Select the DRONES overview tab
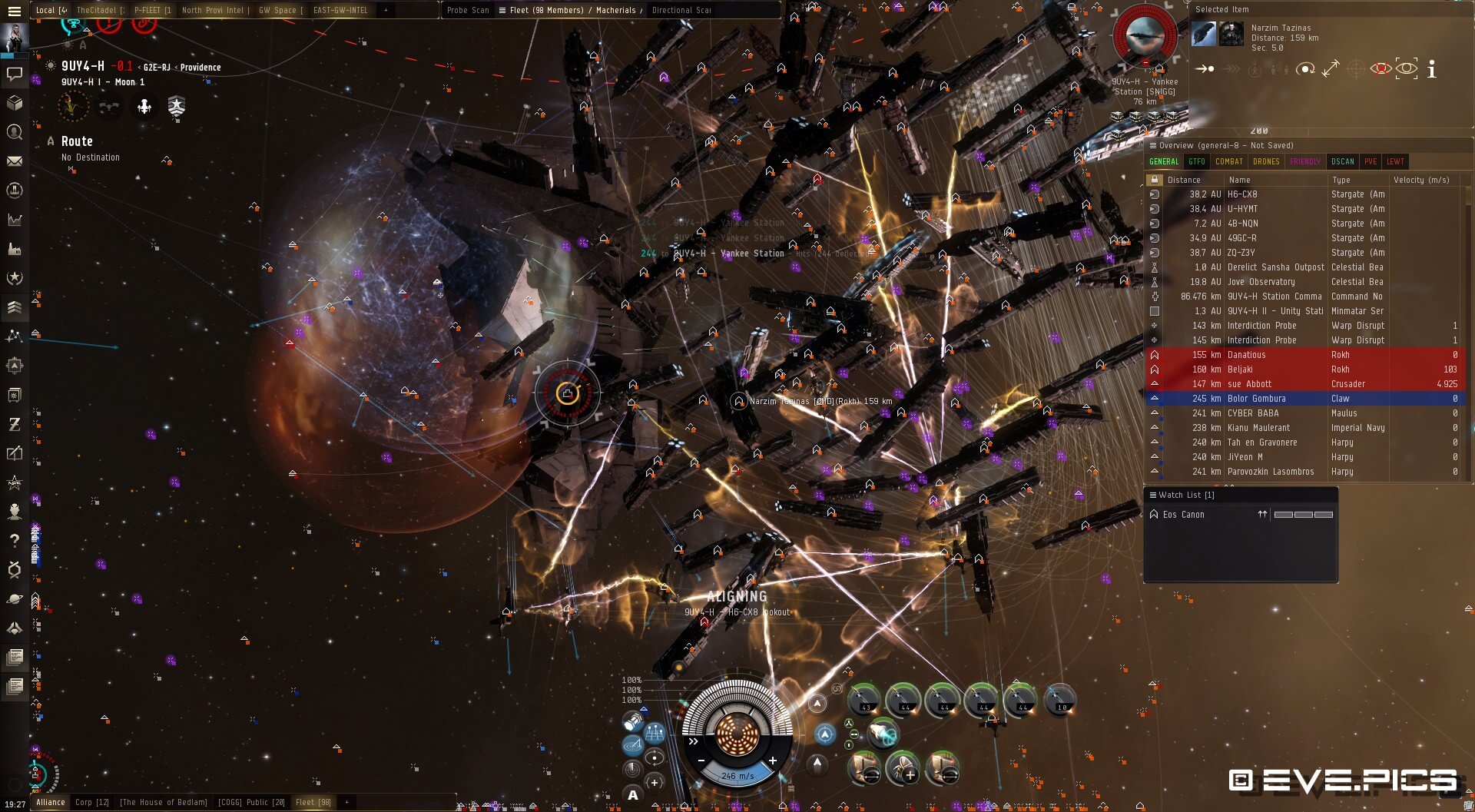Image resolution: width=1475 pixels, height=812 pixels. tap(1266, 161)
